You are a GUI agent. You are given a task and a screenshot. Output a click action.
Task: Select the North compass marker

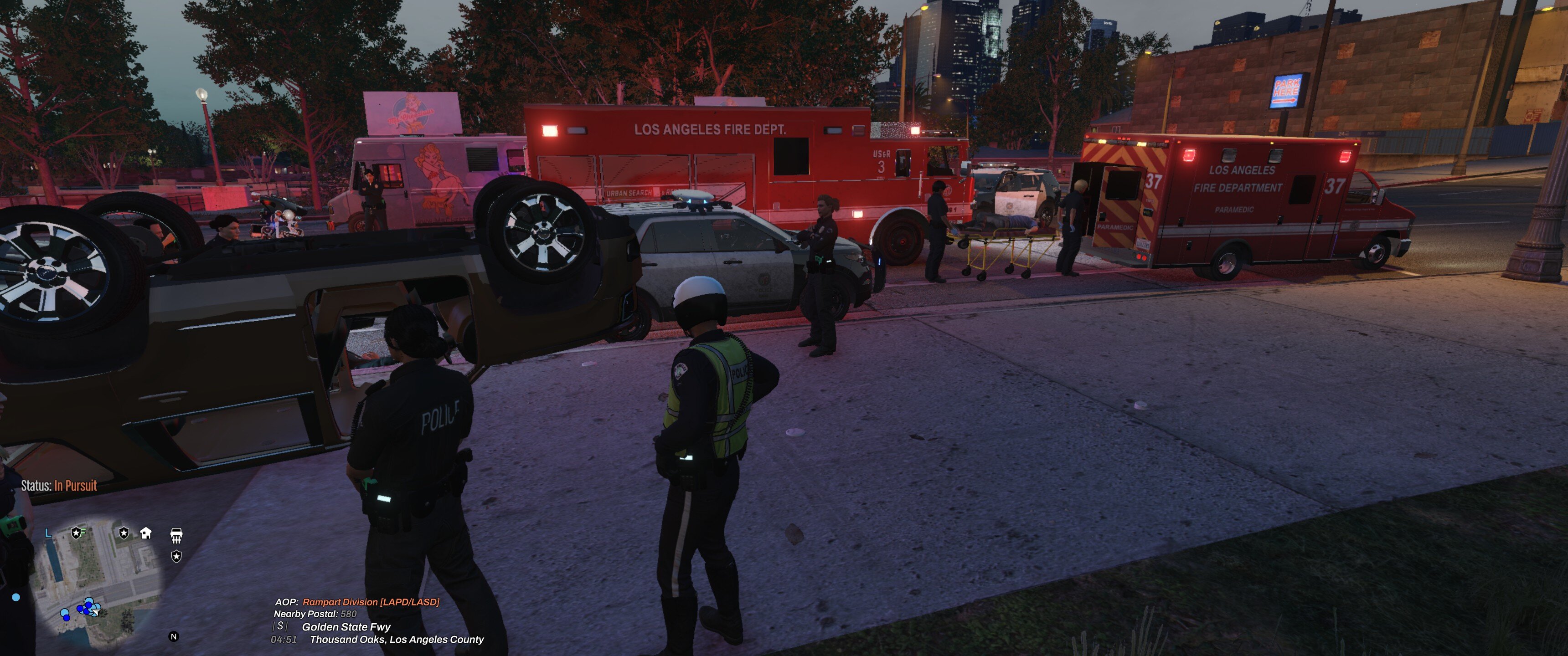click(174, 636)
